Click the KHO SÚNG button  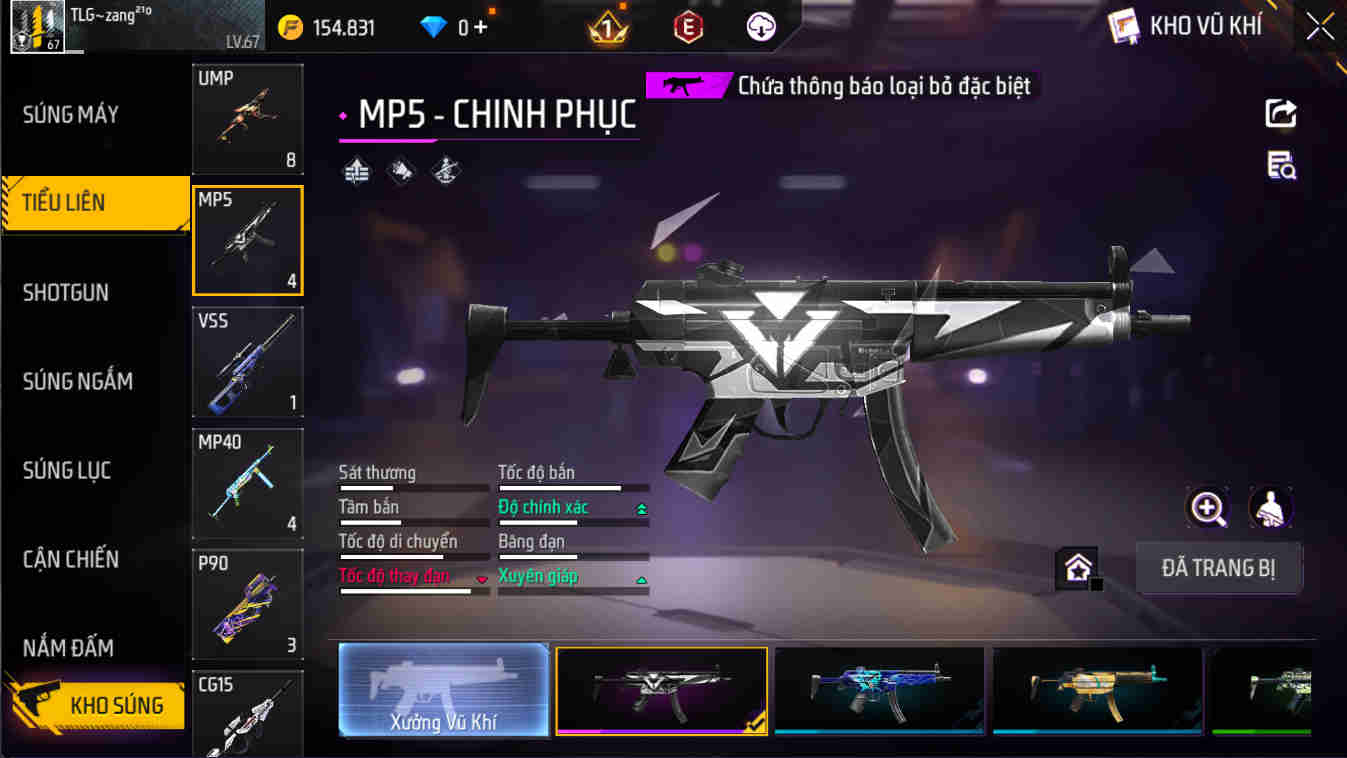click(x=98, y=705)
